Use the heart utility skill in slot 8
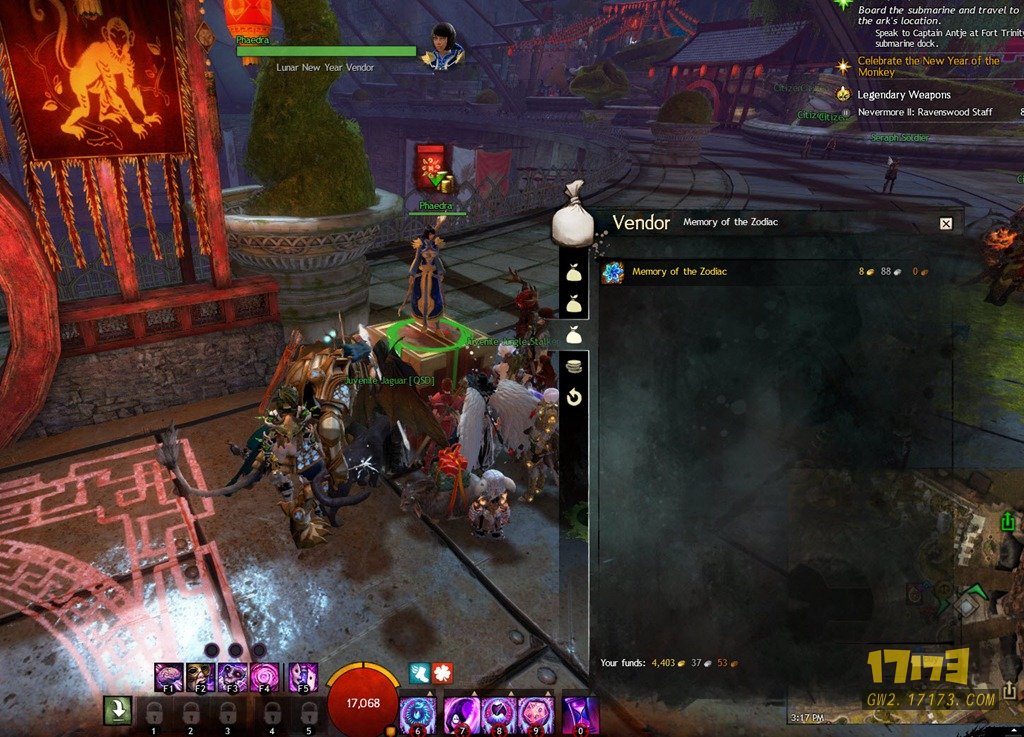The height and width of the screenshot is (737, 1024). [x=499, y=715]
